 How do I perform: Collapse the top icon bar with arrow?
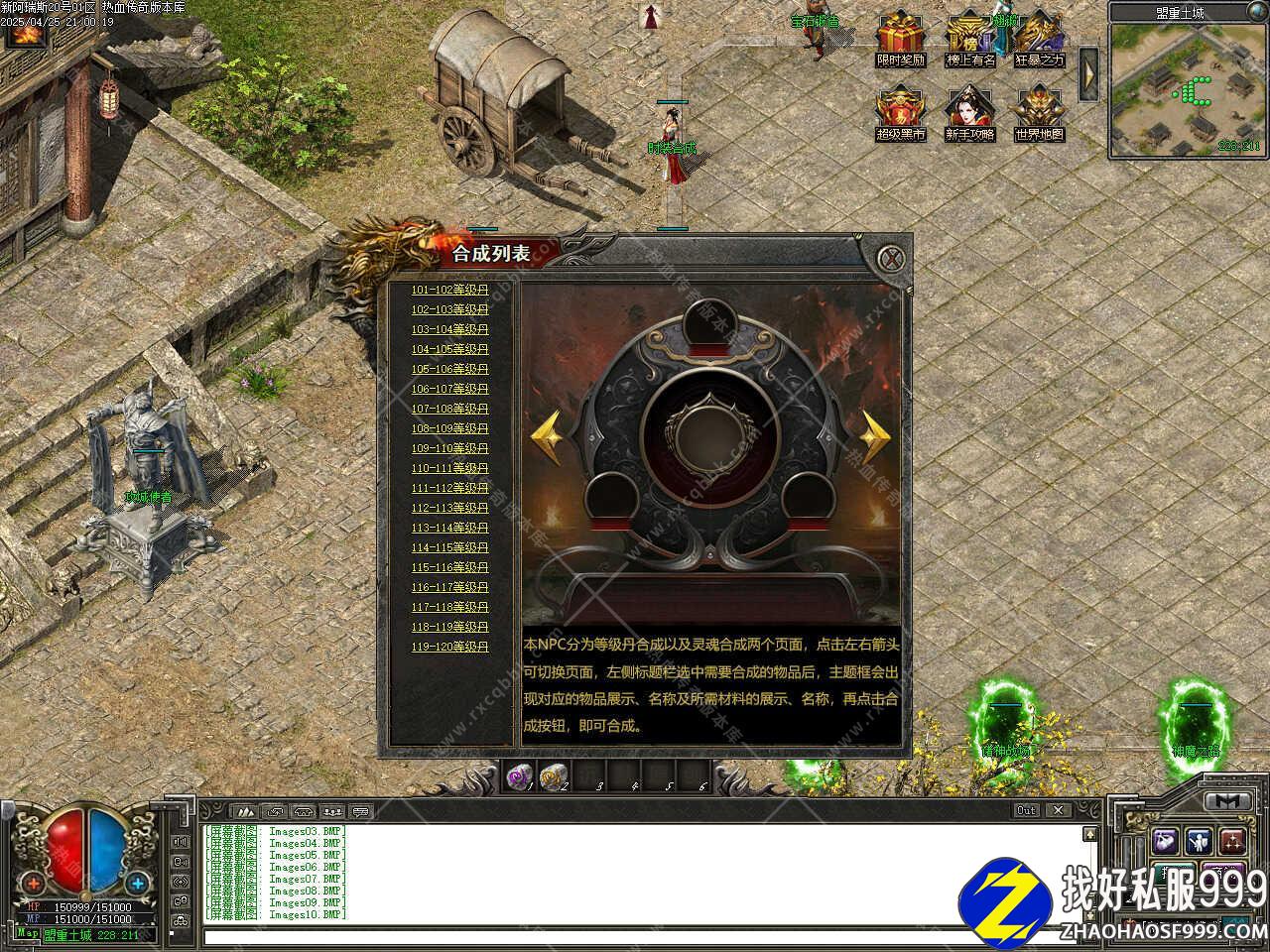pyautogui.click(x=1088, y=72)
